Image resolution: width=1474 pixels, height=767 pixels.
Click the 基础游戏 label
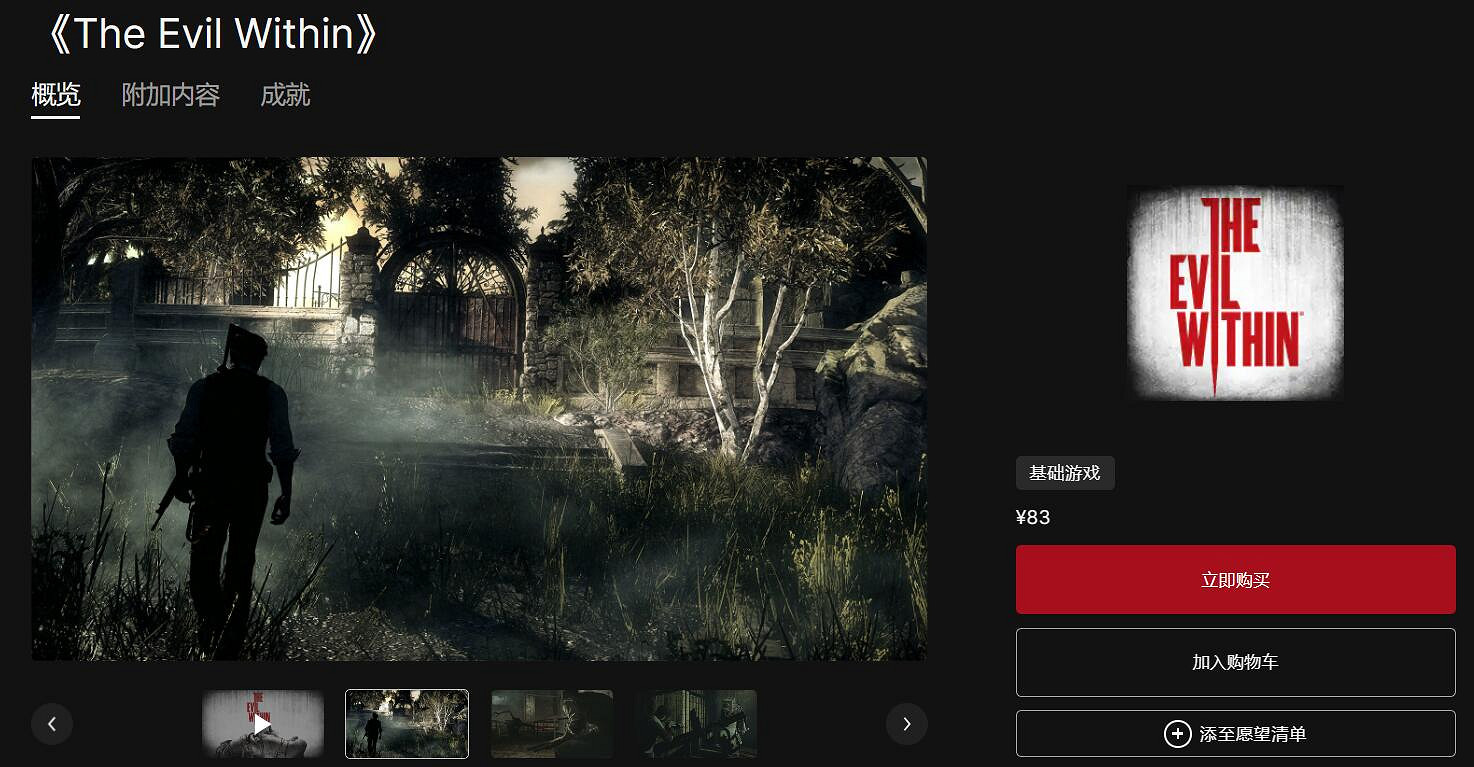coord(1065,473)
